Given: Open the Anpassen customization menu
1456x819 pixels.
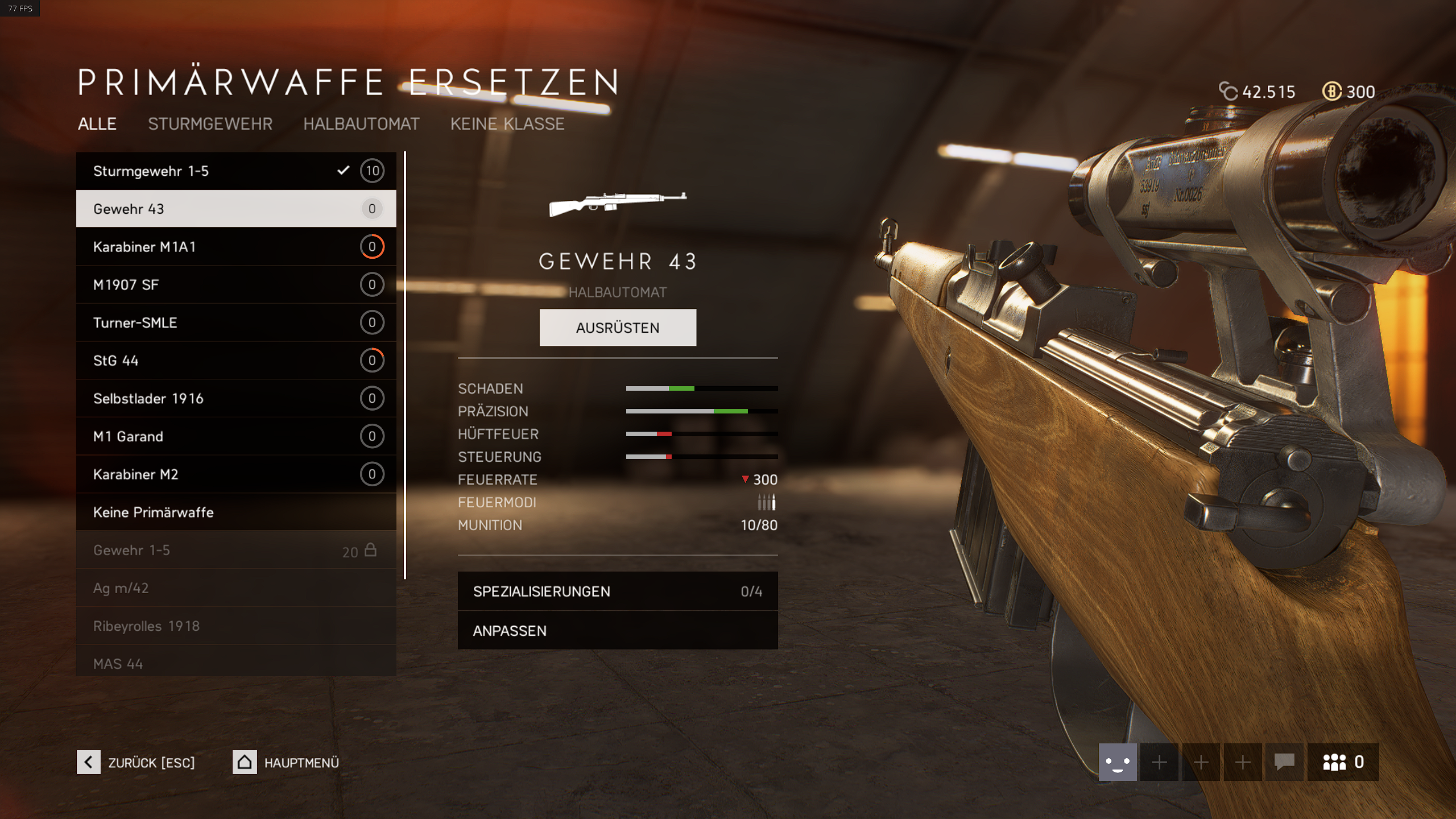Looking at the screenshot, I should pos(617,631).
